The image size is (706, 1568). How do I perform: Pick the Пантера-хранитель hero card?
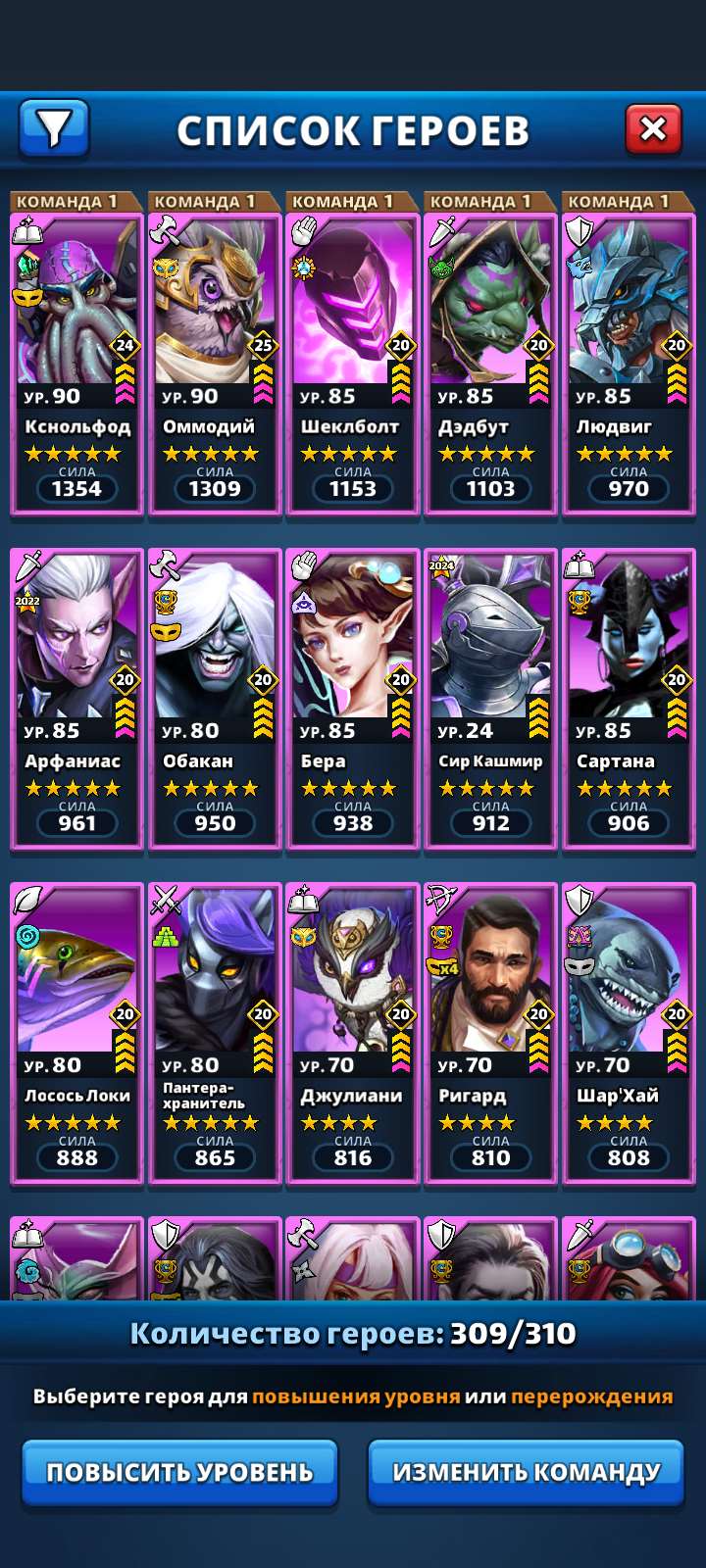tap(215, 1031)
